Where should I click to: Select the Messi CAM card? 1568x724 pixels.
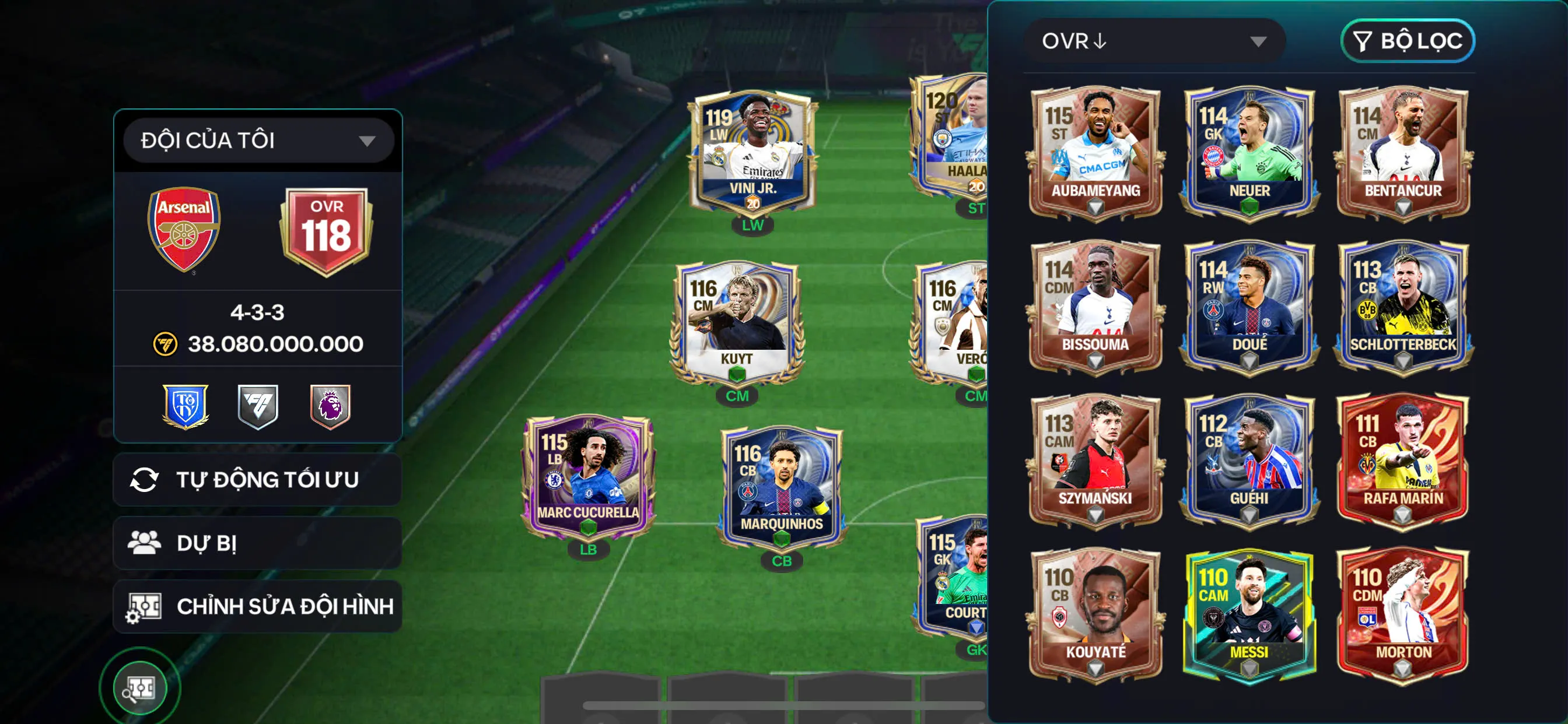click(1249, 614)
